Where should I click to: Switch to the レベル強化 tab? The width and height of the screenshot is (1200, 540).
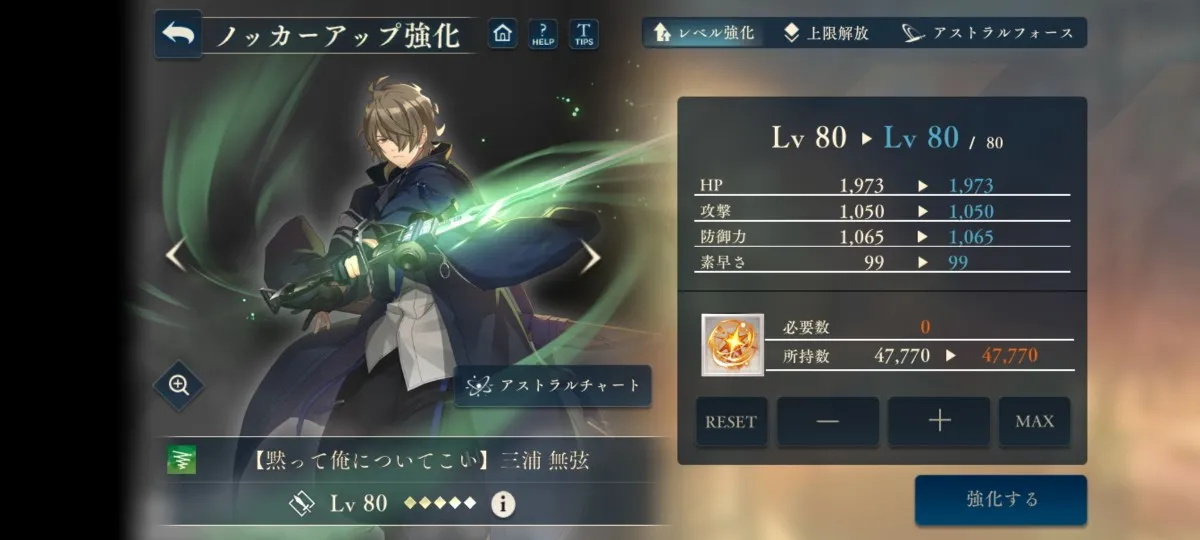pos(704,33)
